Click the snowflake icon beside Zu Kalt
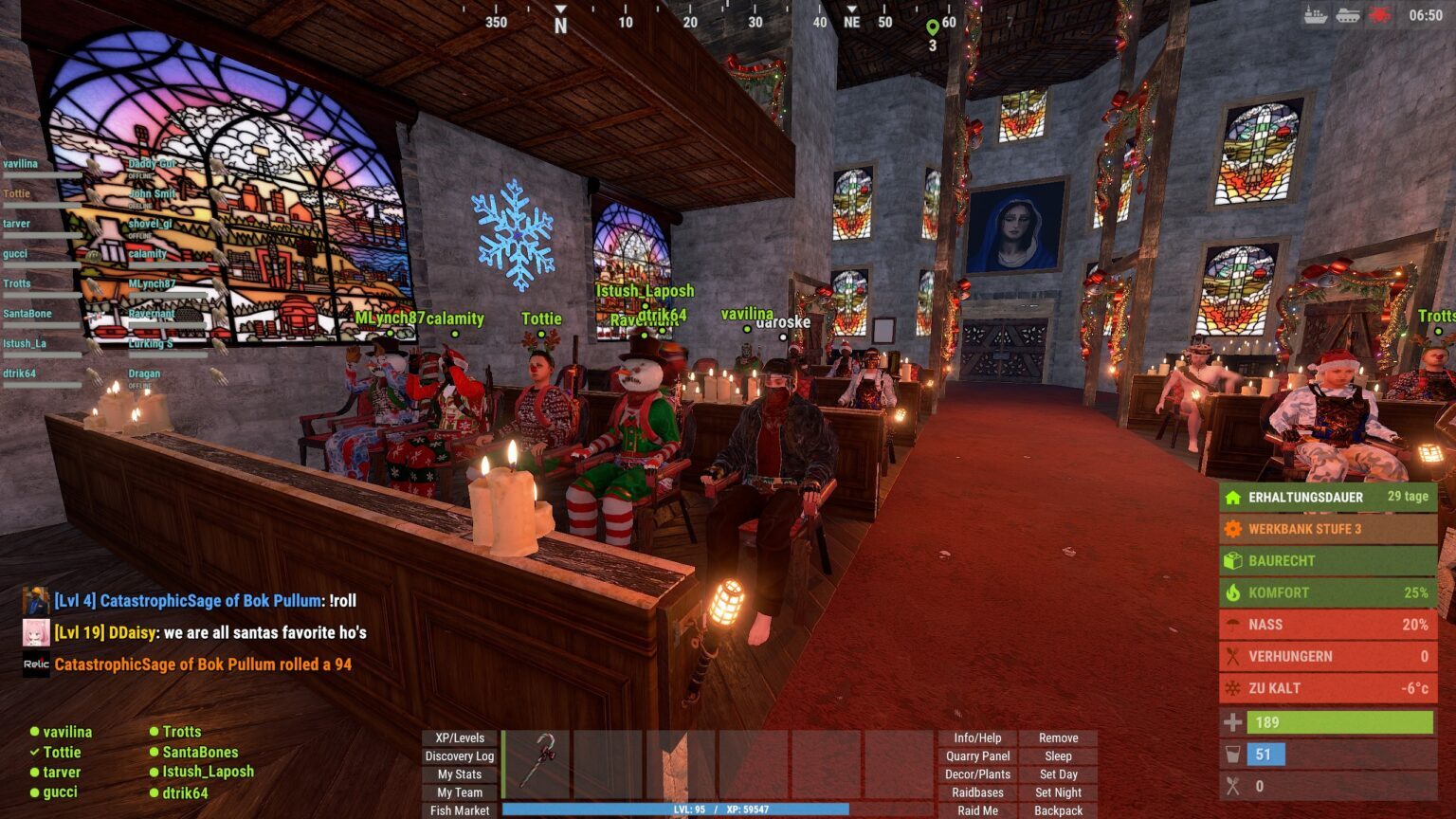Viewport: 1456px width, 819px height. point(1234,687)
